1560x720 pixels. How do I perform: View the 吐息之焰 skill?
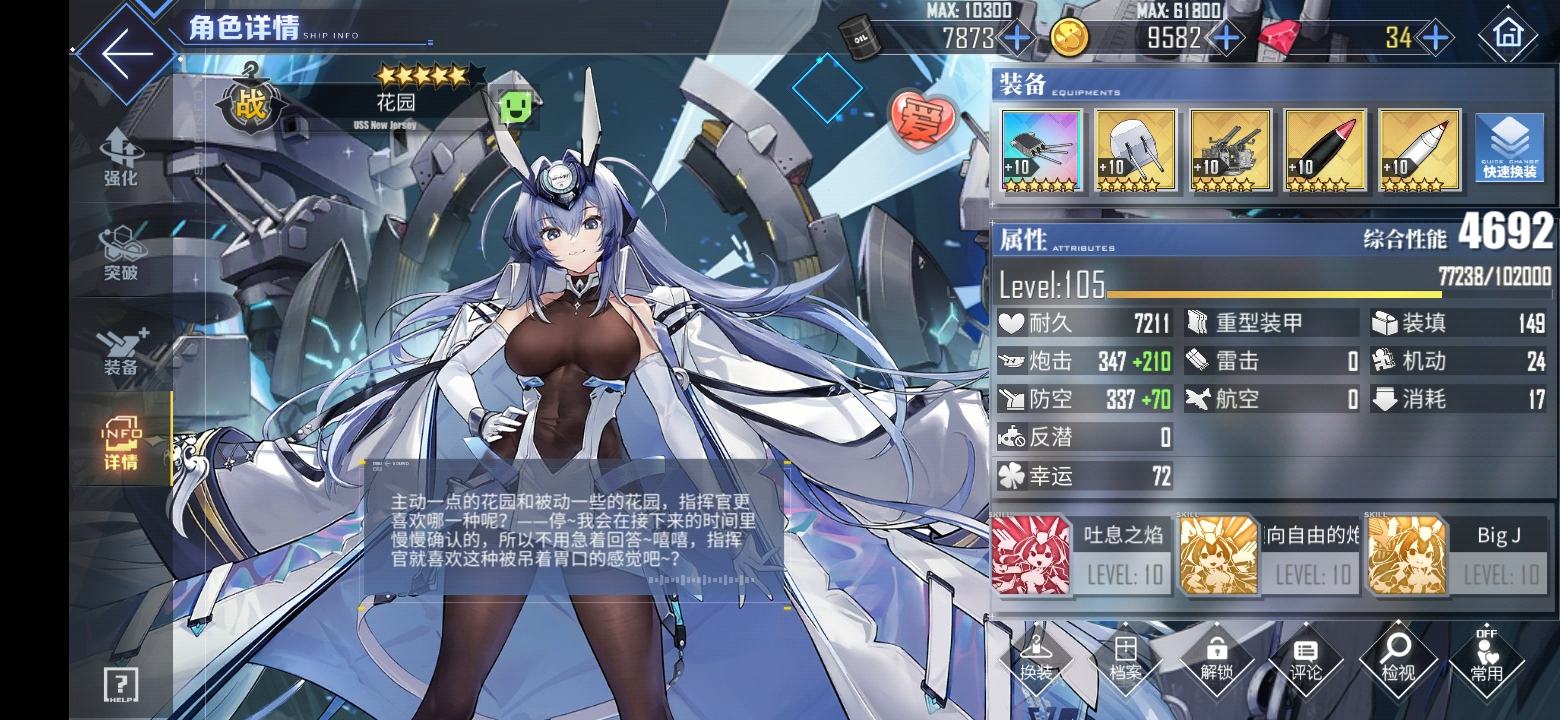point(1080,555)
